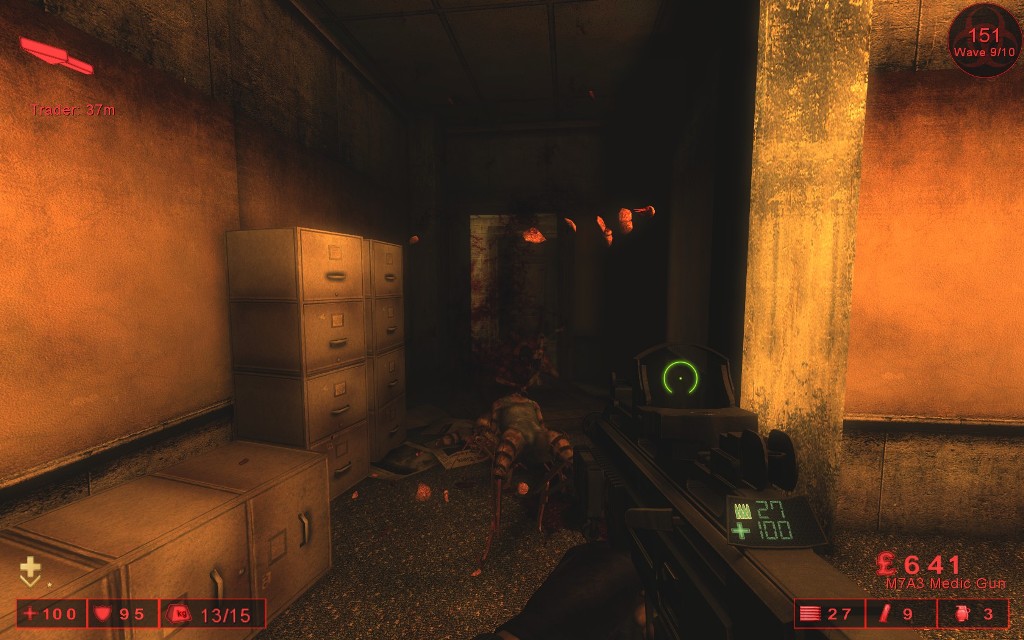
Task: Choose the medical syringe icon
Action: coord(884,613)
